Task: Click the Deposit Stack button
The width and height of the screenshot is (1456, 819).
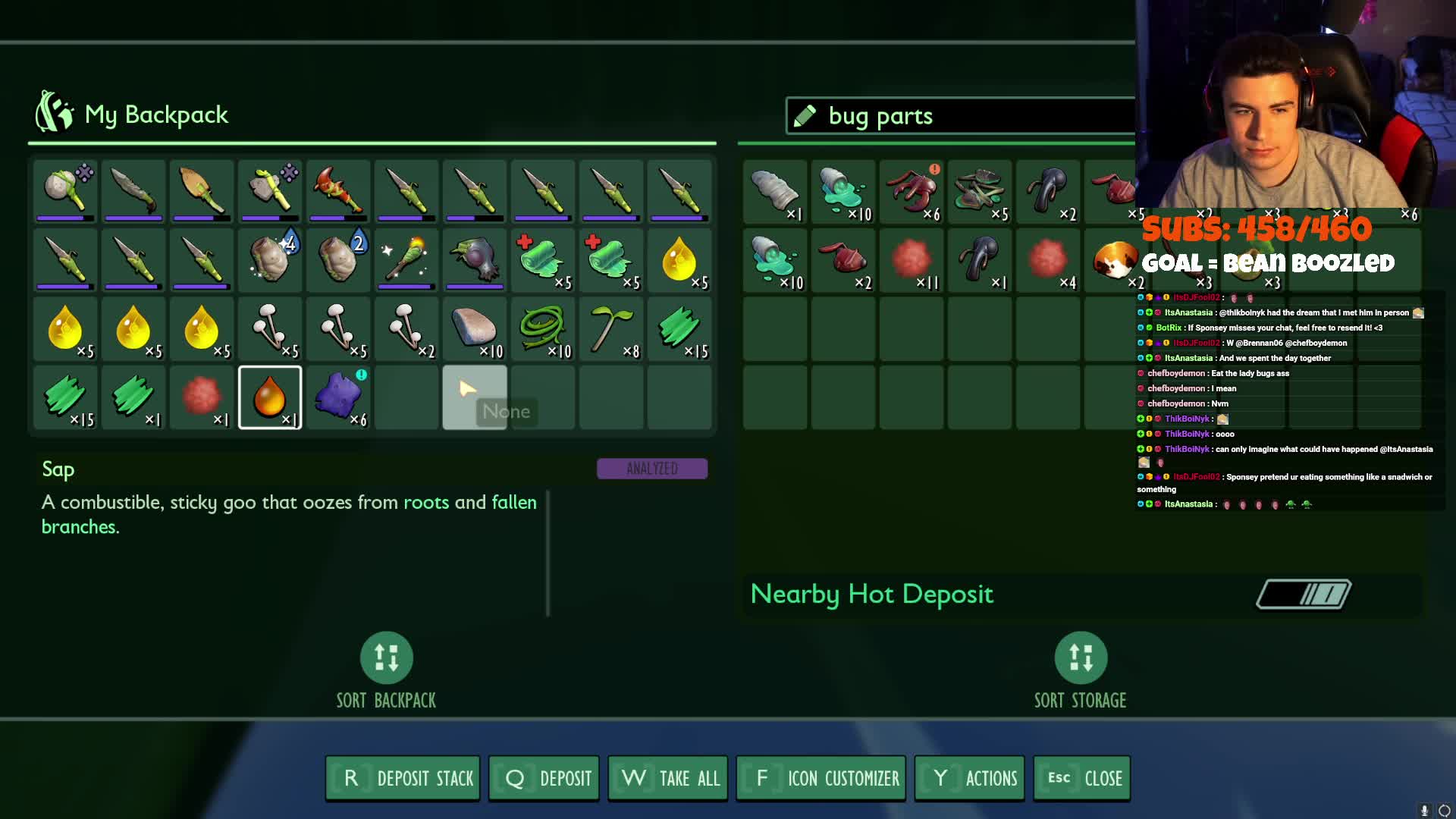Action: tap(403, 778)
